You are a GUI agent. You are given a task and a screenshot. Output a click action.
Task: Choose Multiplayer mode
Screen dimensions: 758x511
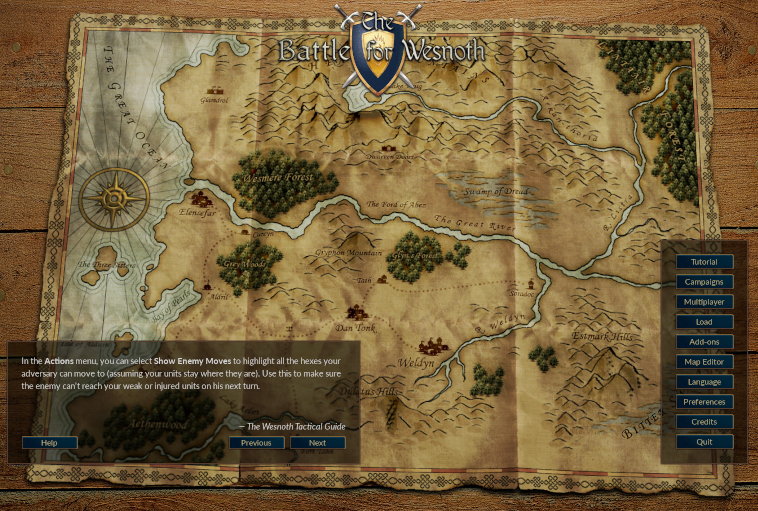pos(704,302)
